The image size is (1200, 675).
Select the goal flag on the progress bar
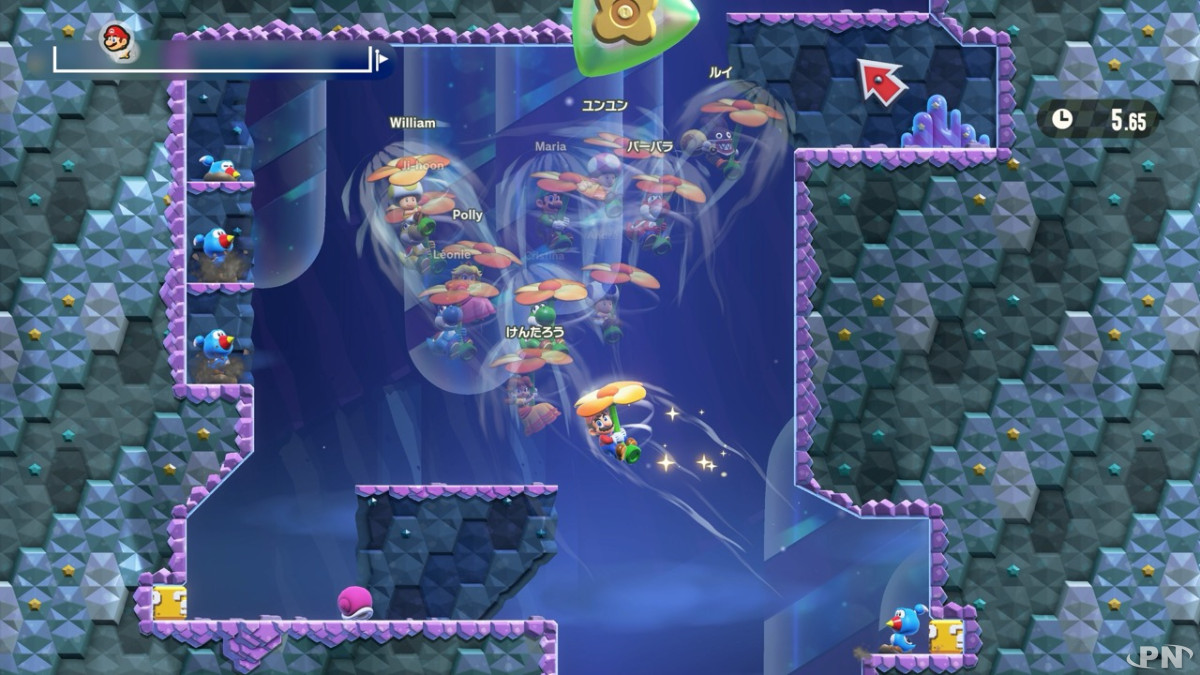[381, 60]
